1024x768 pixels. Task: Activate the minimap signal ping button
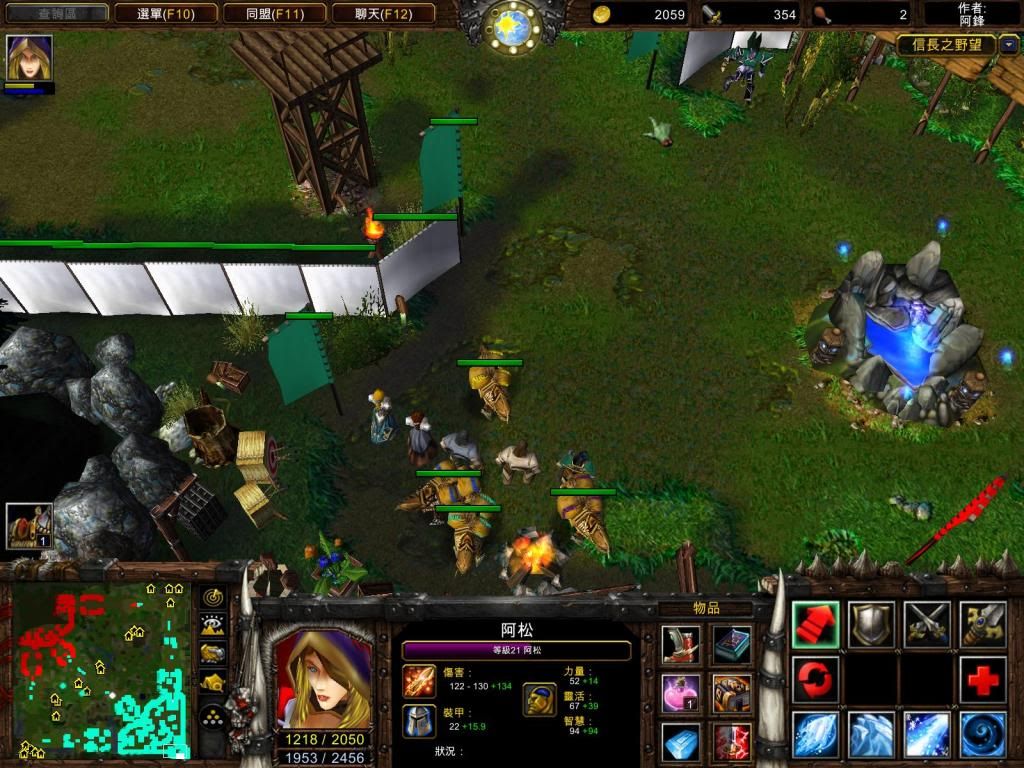(213, 597)
